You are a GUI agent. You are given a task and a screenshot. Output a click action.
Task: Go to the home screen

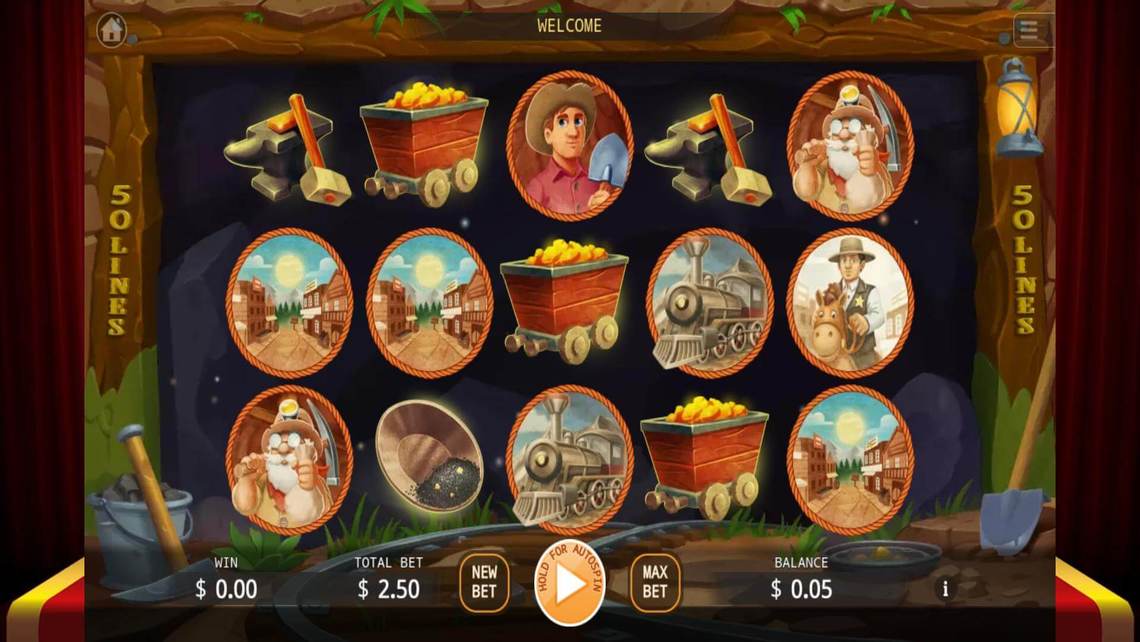click(x=111, y=30)
